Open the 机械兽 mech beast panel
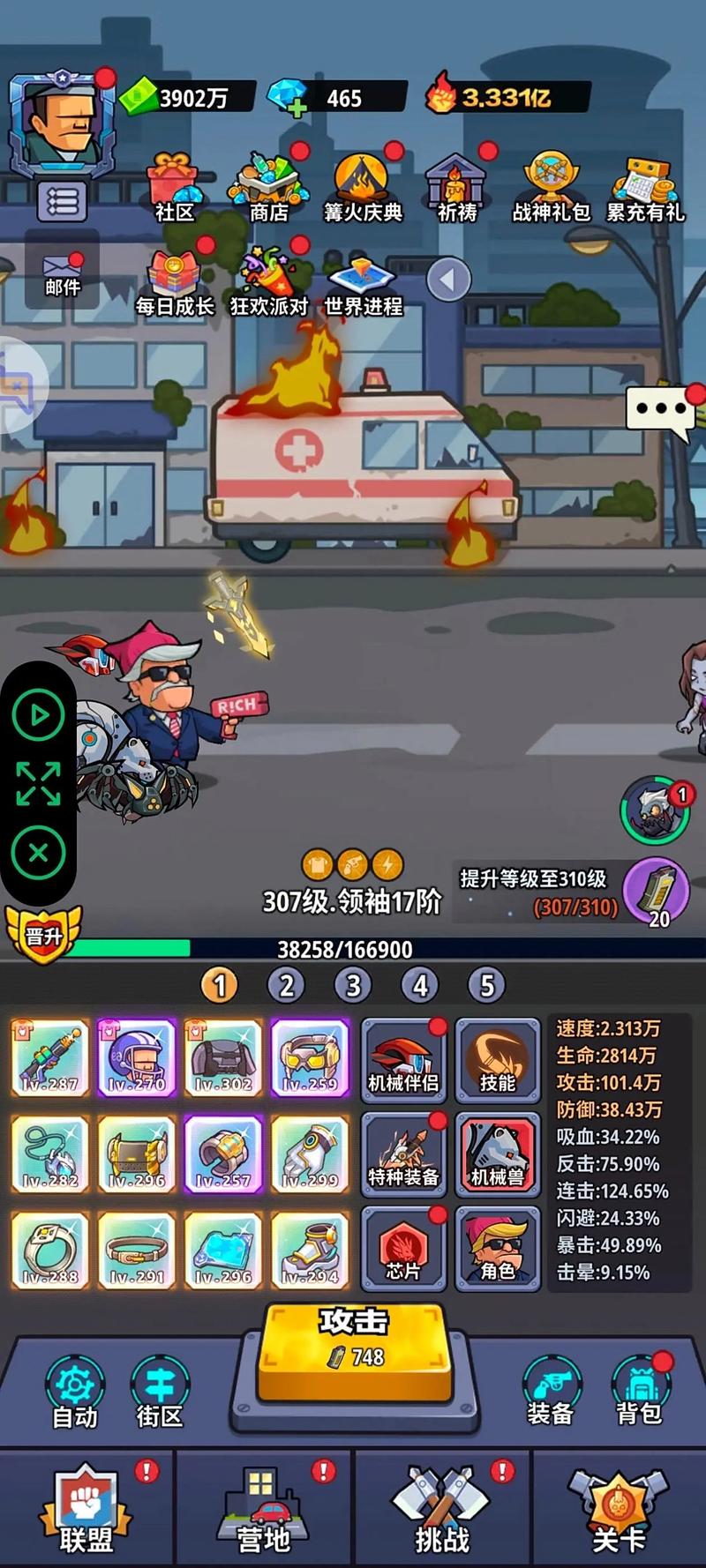Screen dimensions: 706x1568 pyautogui.click(x=497, y=1154)
